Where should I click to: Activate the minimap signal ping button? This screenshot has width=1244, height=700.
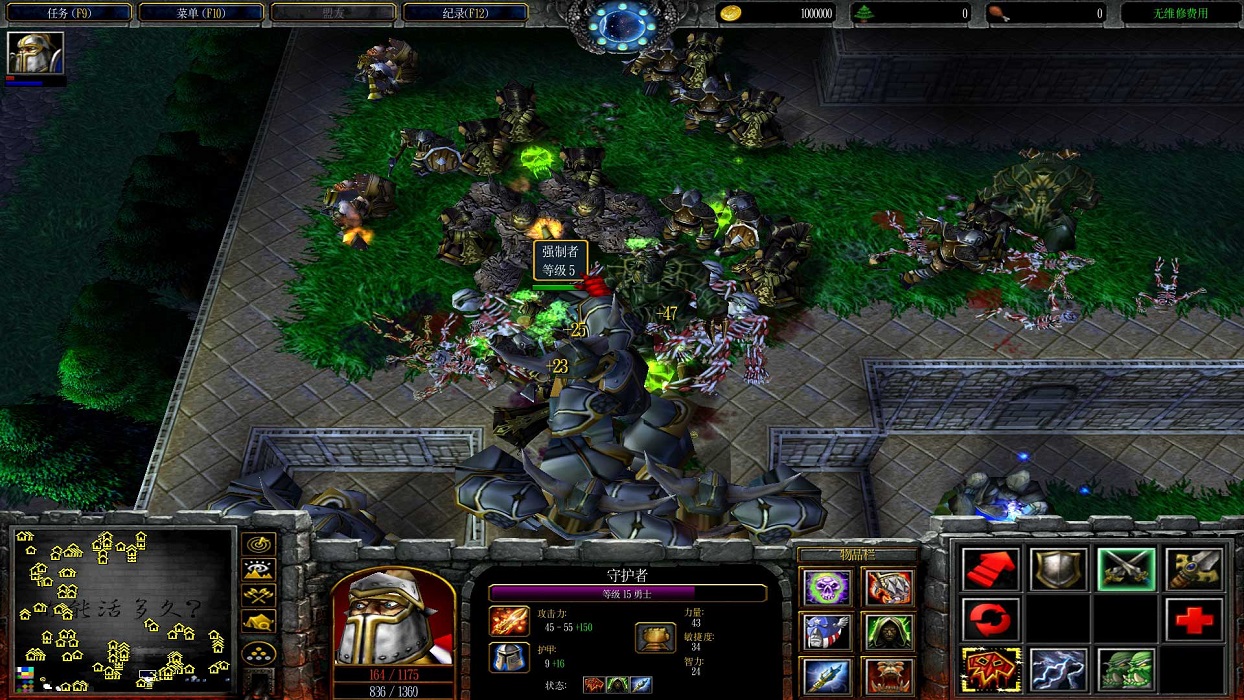point(259,545)
